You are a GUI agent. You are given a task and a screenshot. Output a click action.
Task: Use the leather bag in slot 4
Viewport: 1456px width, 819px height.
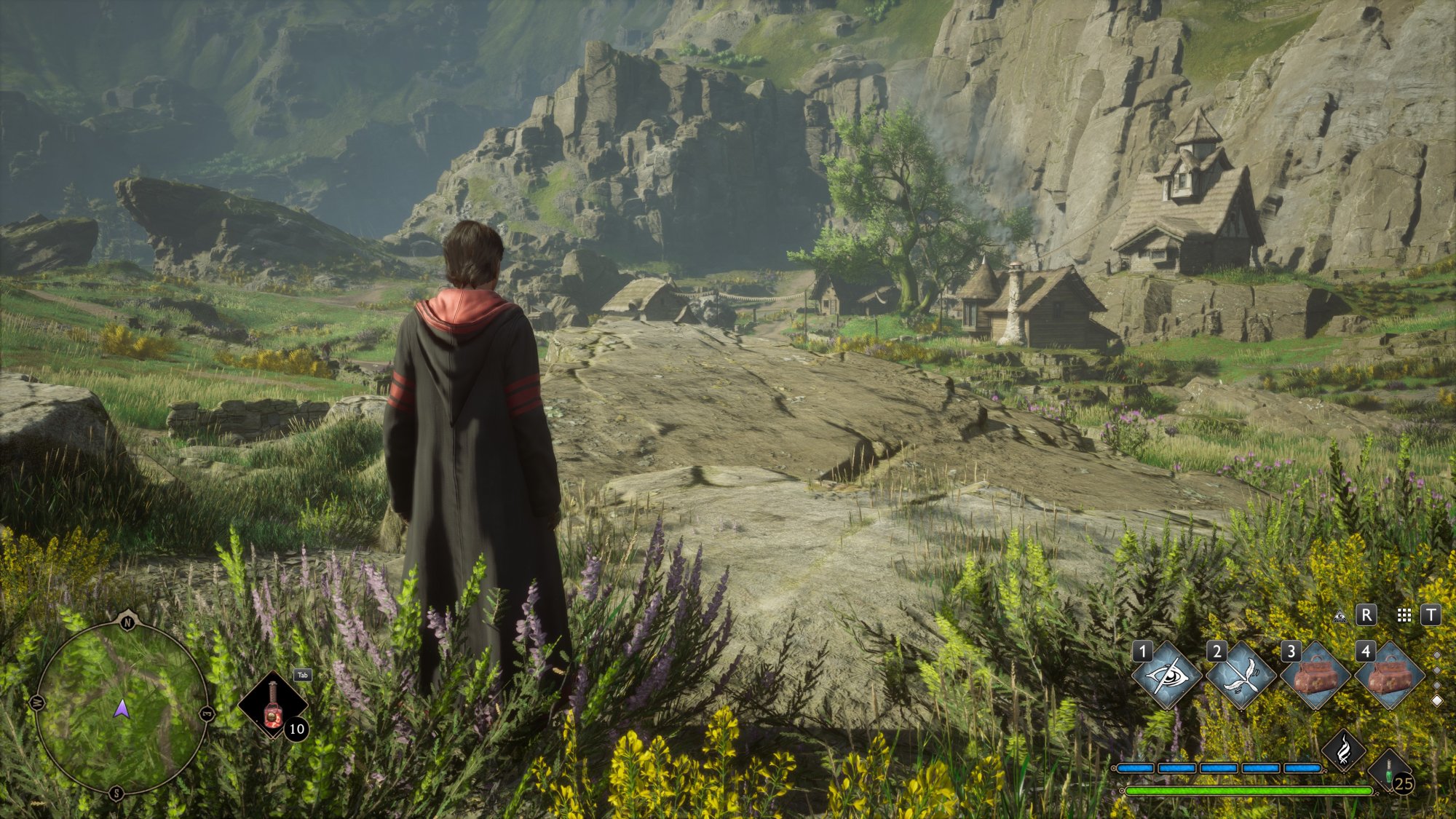[x=1389, y=676]
